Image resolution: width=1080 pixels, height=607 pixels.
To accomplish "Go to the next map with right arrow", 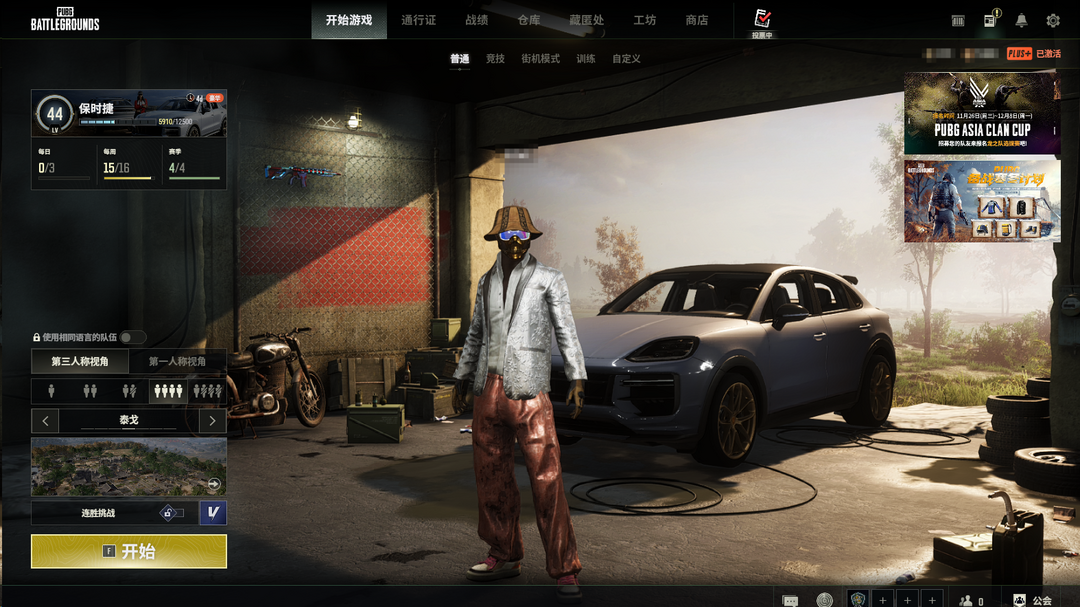I will pyautogui.click(x=212, y=421).
